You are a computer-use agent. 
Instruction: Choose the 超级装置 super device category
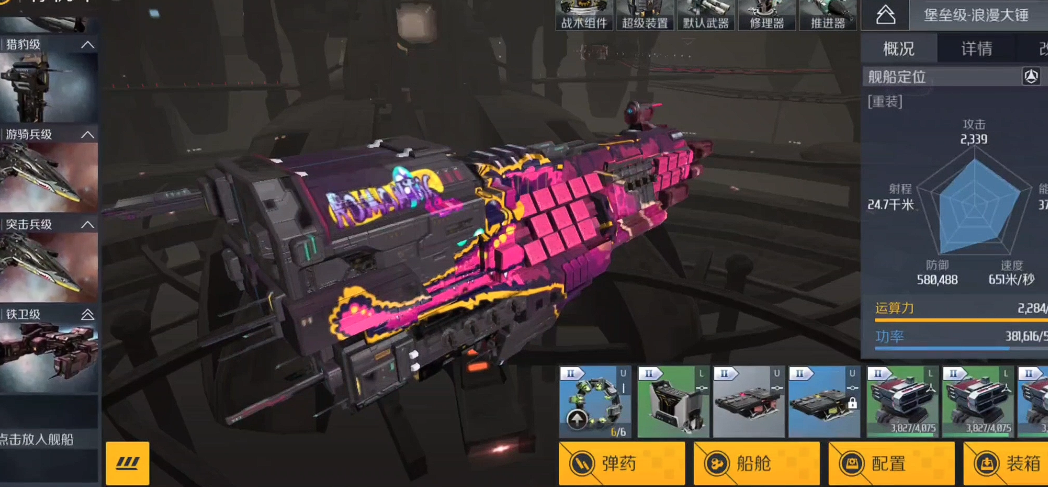point(645,16)
